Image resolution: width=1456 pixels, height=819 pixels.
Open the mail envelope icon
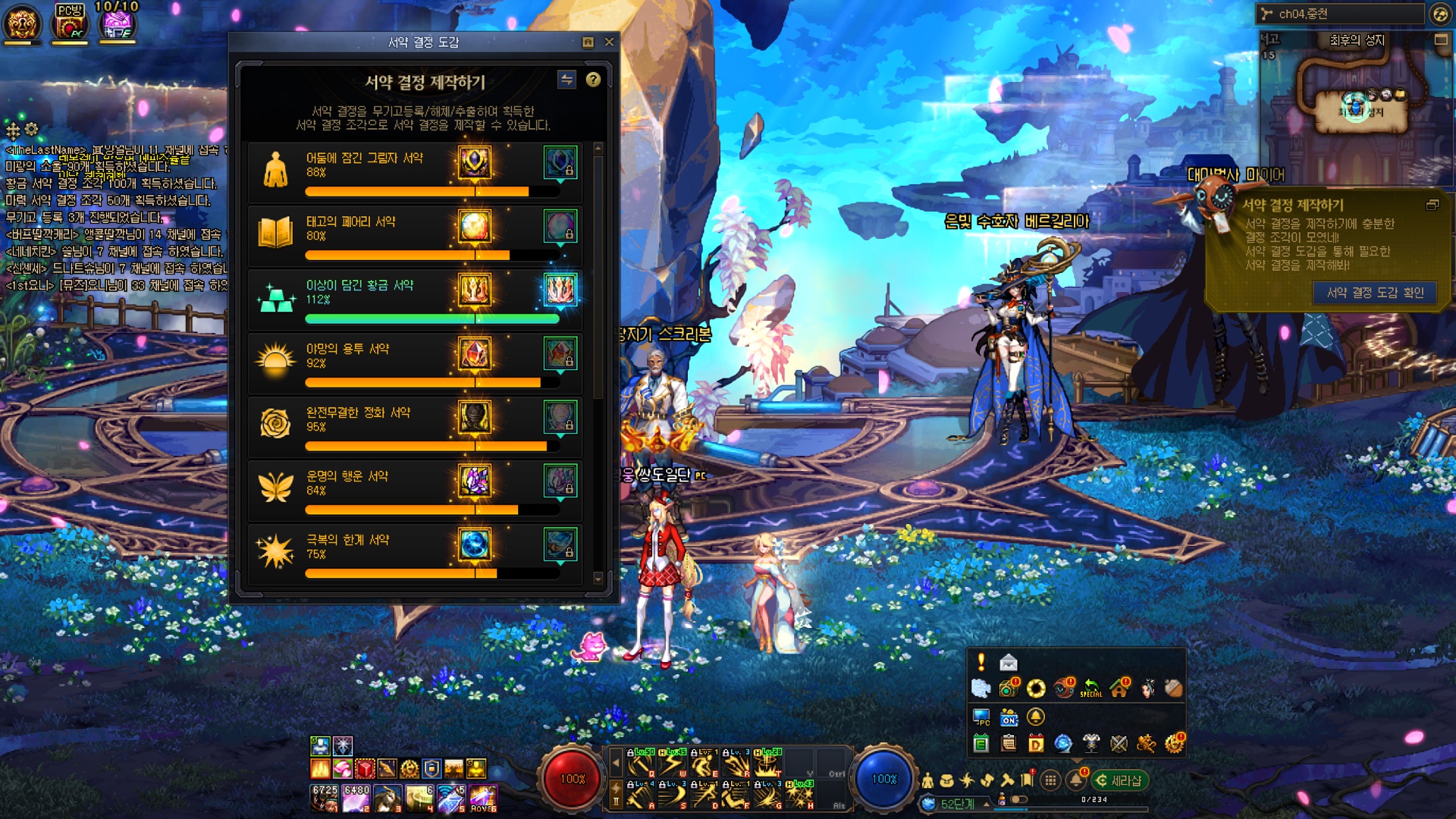coord(1008,663)
